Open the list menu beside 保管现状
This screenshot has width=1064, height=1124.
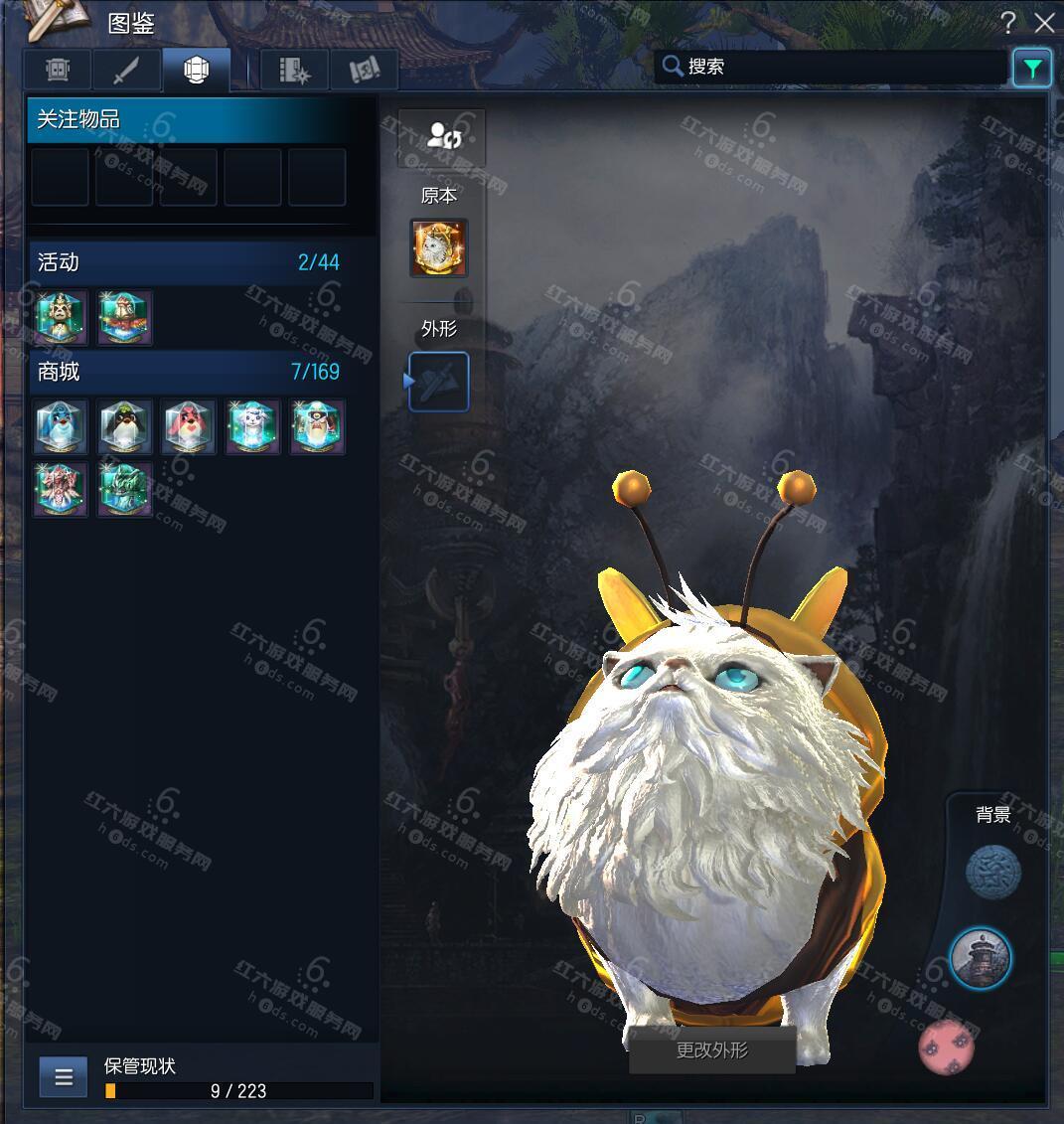tap(64, 1077)
